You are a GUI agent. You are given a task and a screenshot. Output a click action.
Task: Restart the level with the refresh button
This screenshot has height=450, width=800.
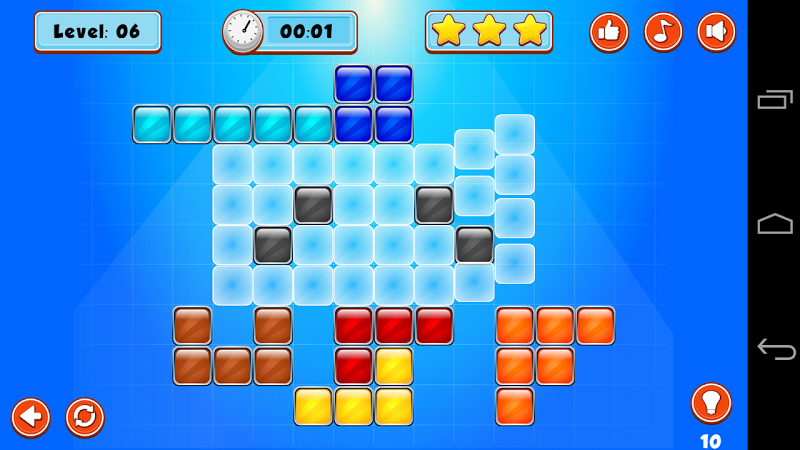point(85,416)
